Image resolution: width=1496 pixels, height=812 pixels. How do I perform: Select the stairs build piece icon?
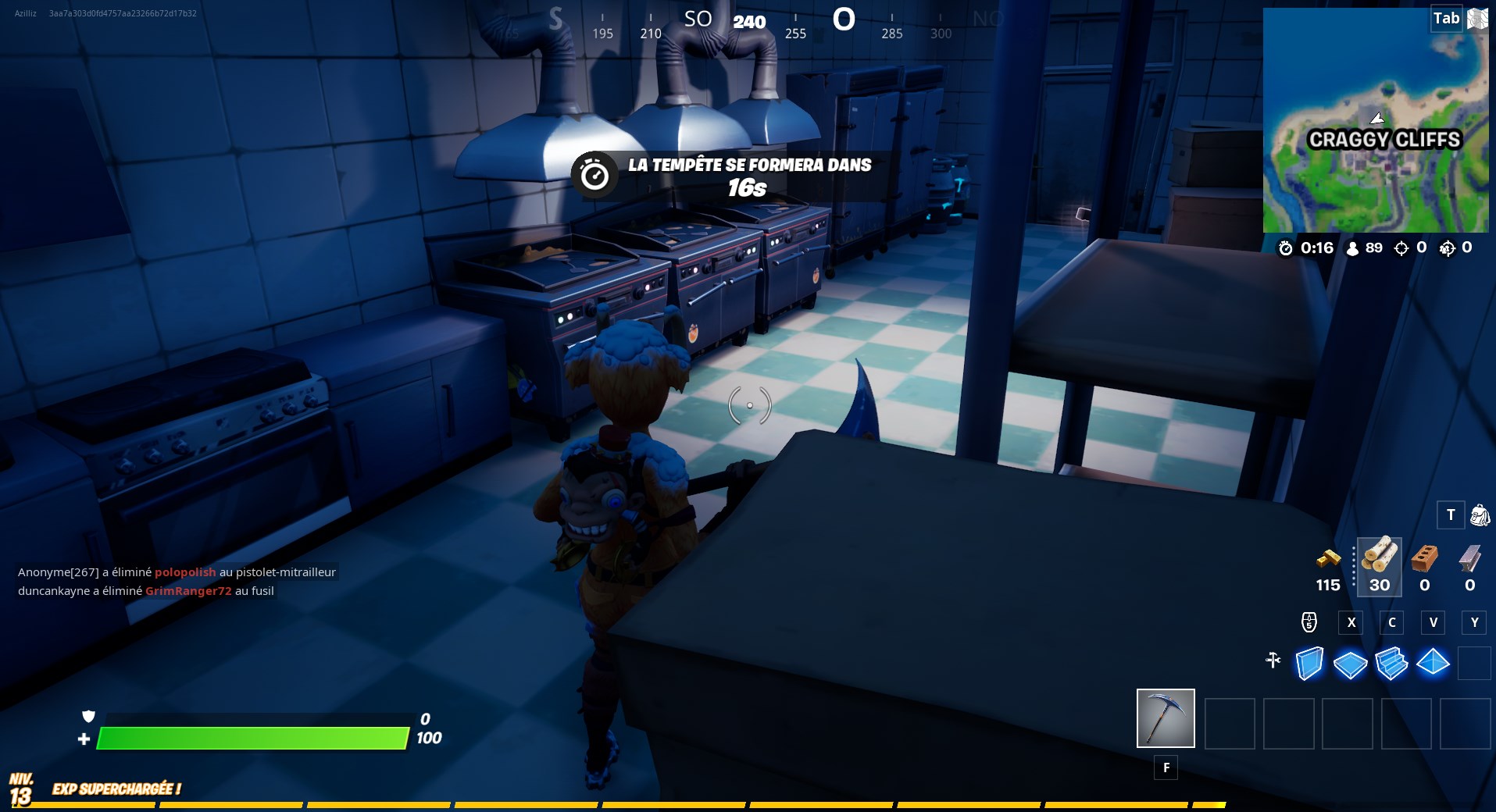click(x=1392, y=663)
